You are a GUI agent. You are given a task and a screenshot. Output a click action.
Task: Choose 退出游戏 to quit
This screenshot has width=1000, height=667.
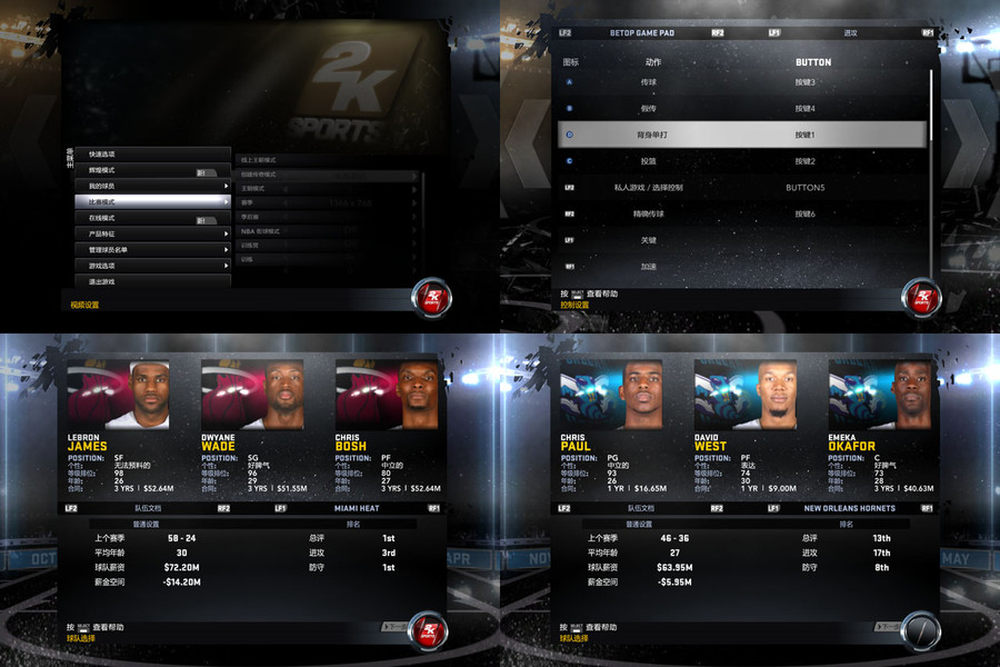click(x=152, y=281)
